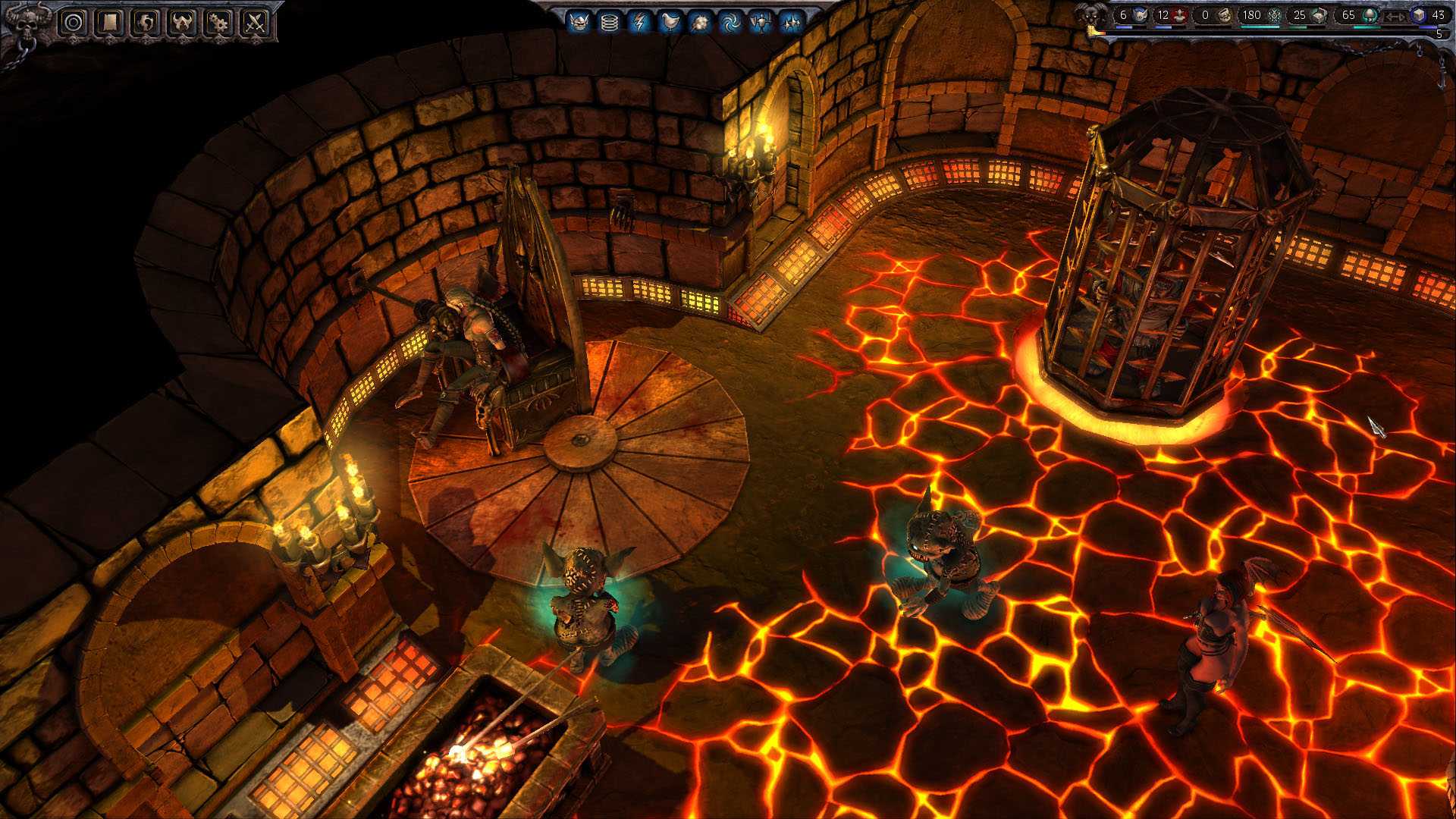
Task: Click the armored figure spell icon
Action: point(762,20)
